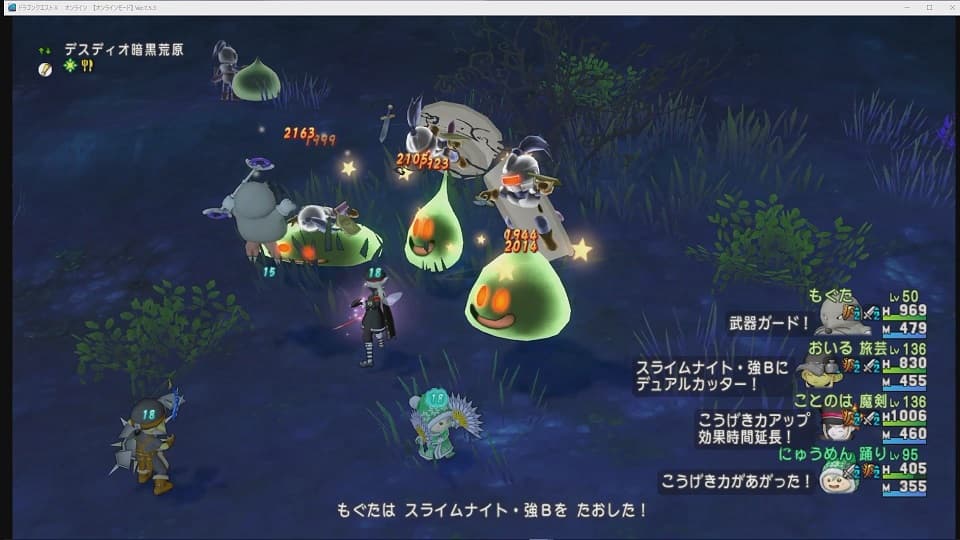Maximize the game window
Viewport: 960px width, 540px height.
(928, 7)
